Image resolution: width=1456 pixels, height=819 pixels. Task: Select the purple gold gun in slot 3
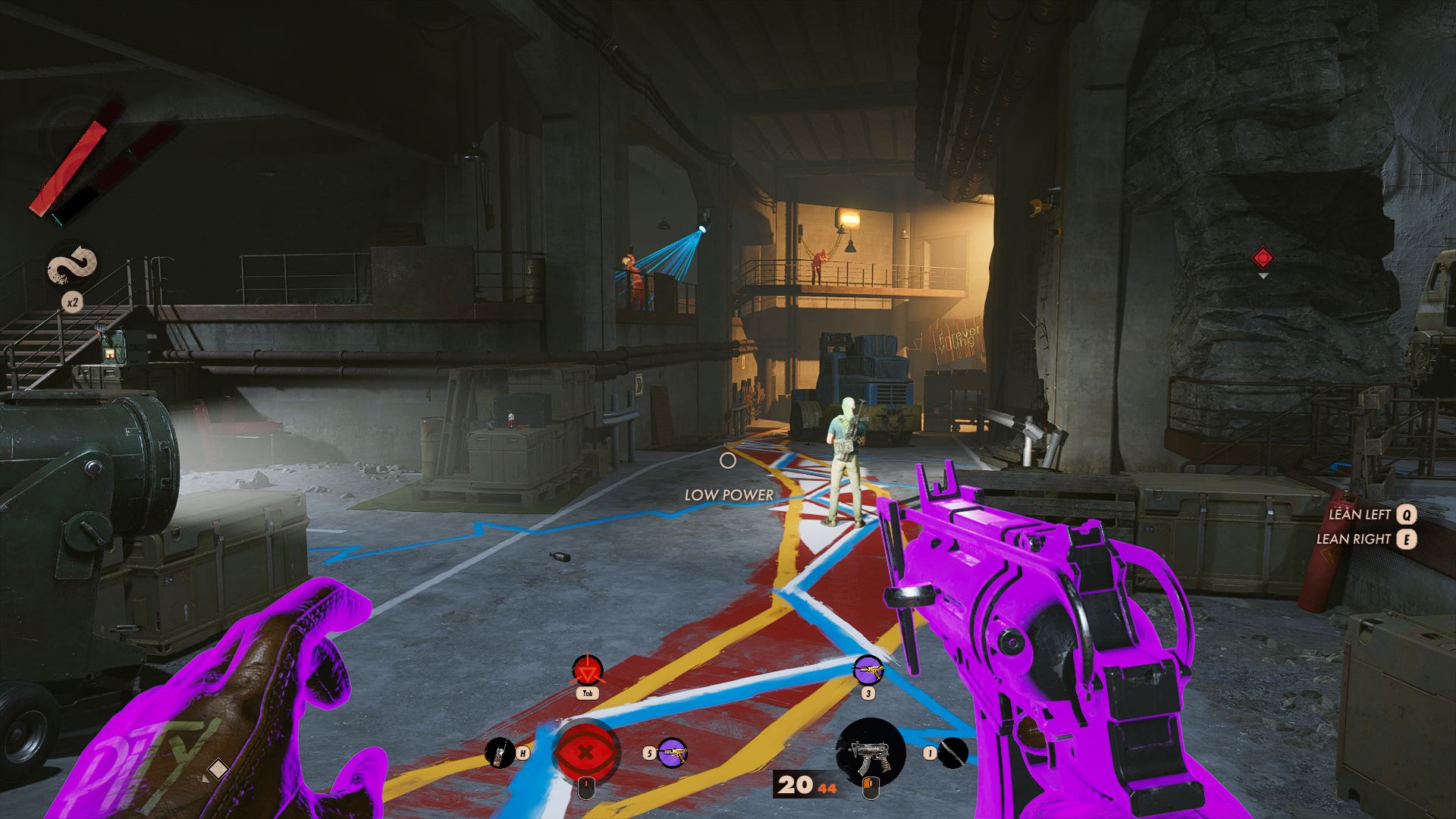point(868,671)
